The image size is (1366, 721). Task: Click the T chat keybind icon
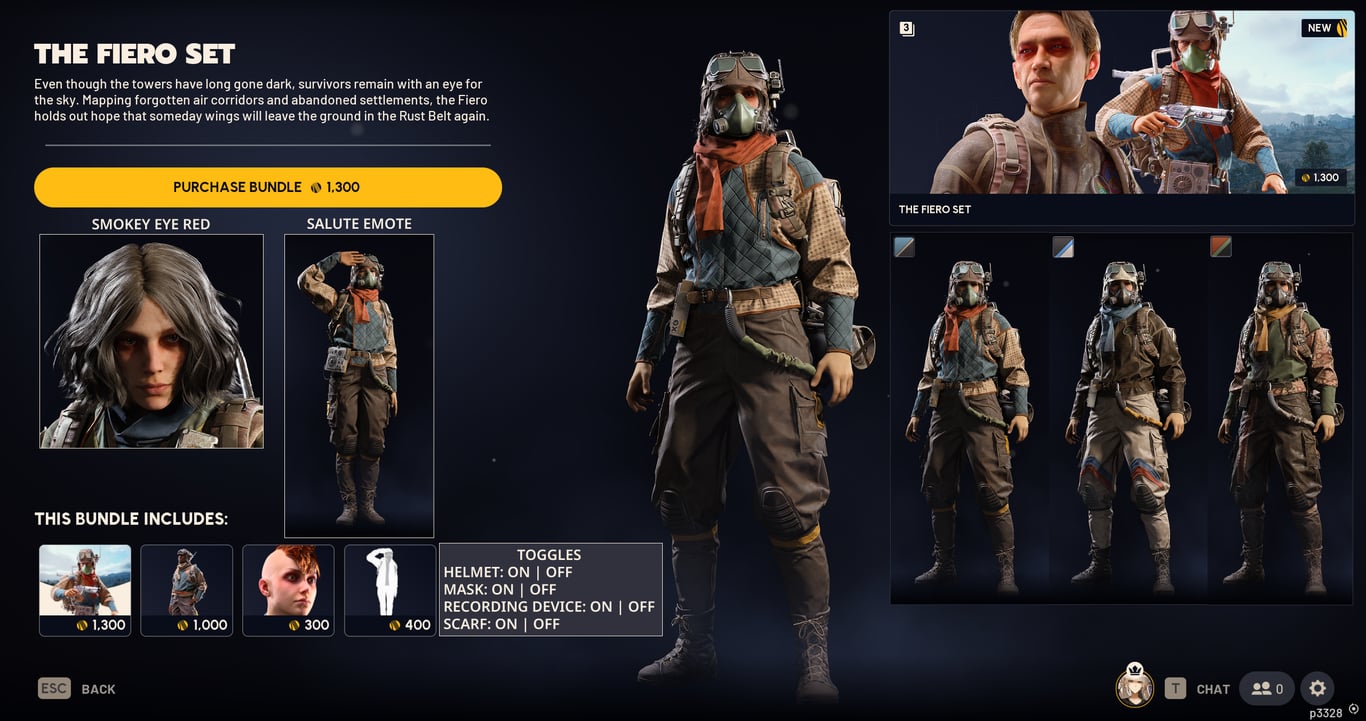[1176, 688]
